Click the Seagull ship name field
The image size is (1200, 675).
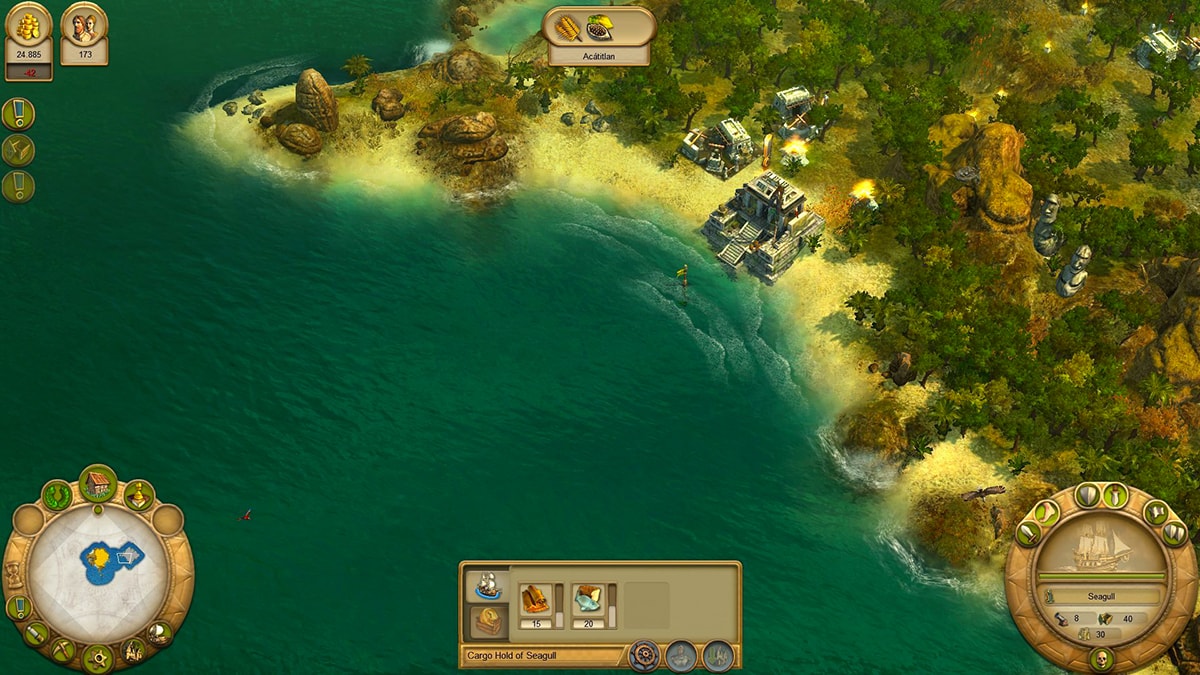tap(1100, 596)
